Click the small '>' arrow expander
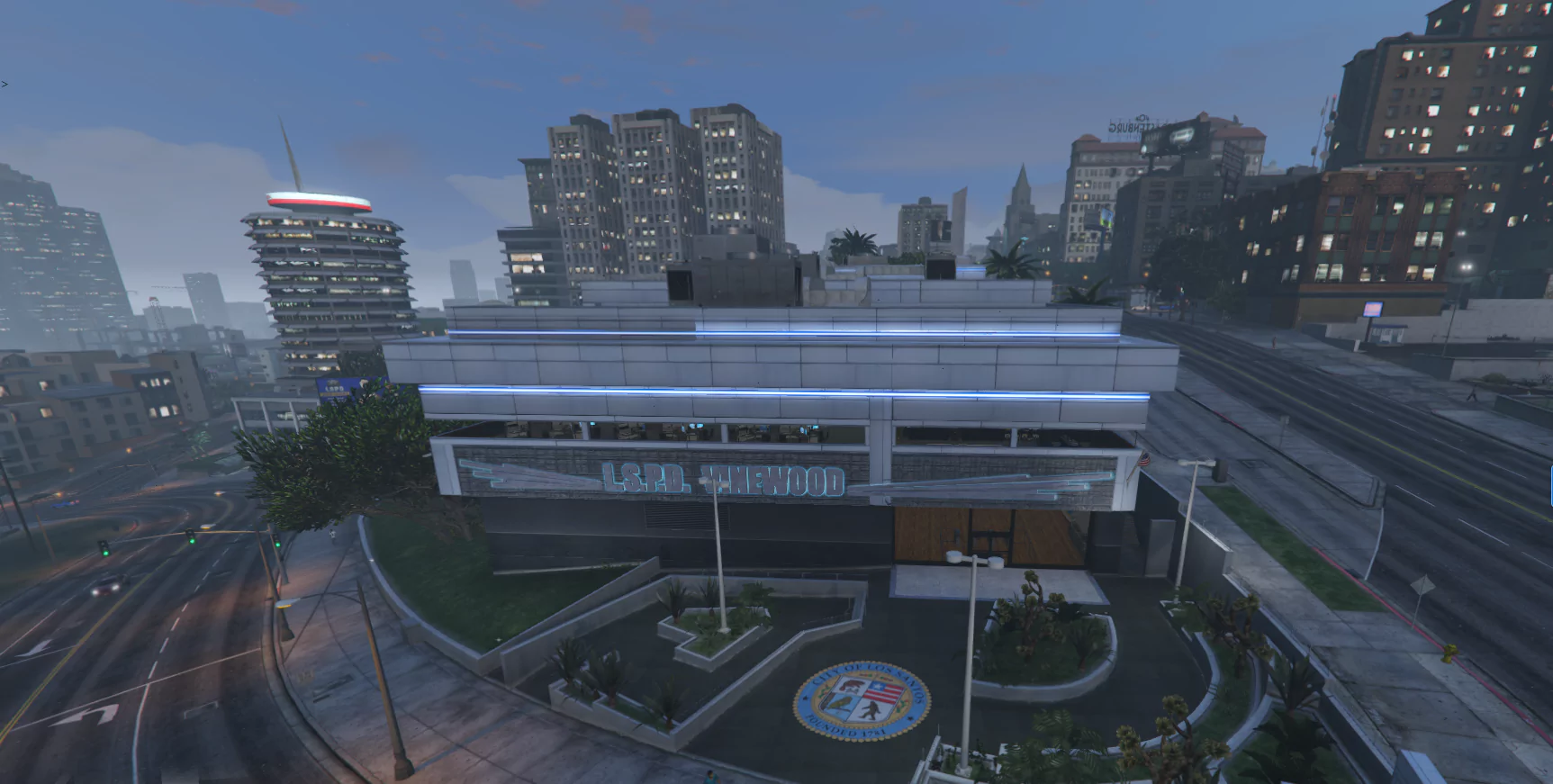The height and width of the screenshot is (784, 1553). (x=5, y=84)
